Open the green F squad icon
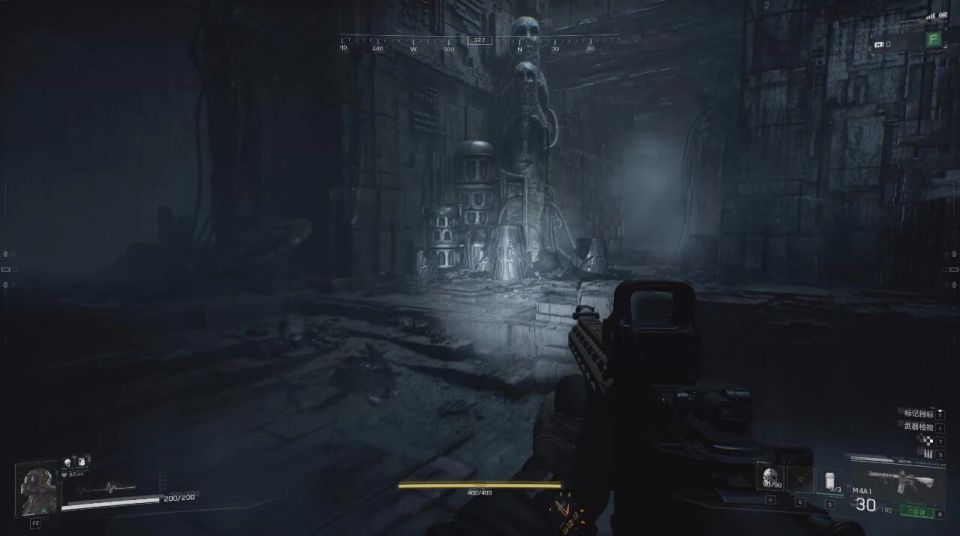960x536 pixels. click(x=933, y=40)
